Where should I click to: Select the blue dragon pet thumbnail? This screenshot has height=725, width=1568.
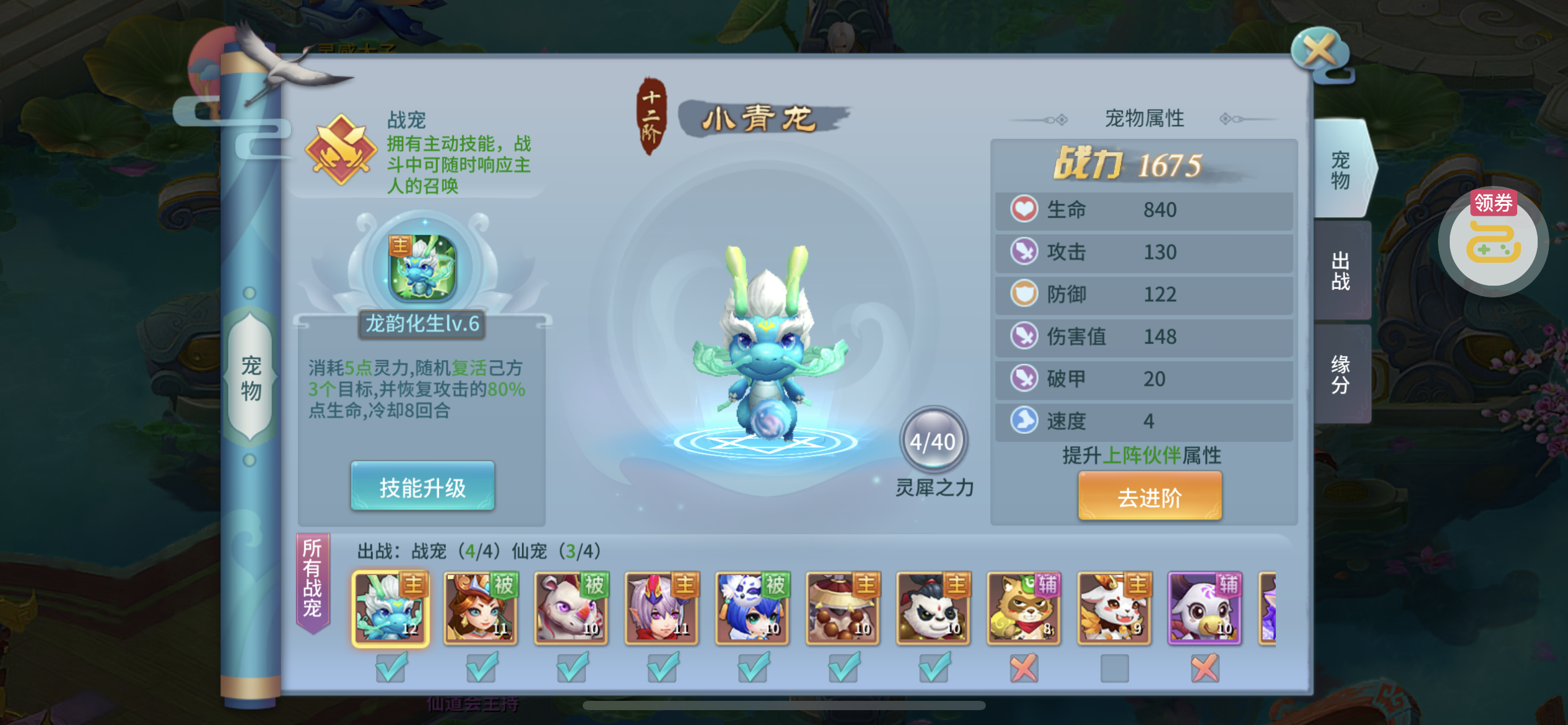coord(391,608)
